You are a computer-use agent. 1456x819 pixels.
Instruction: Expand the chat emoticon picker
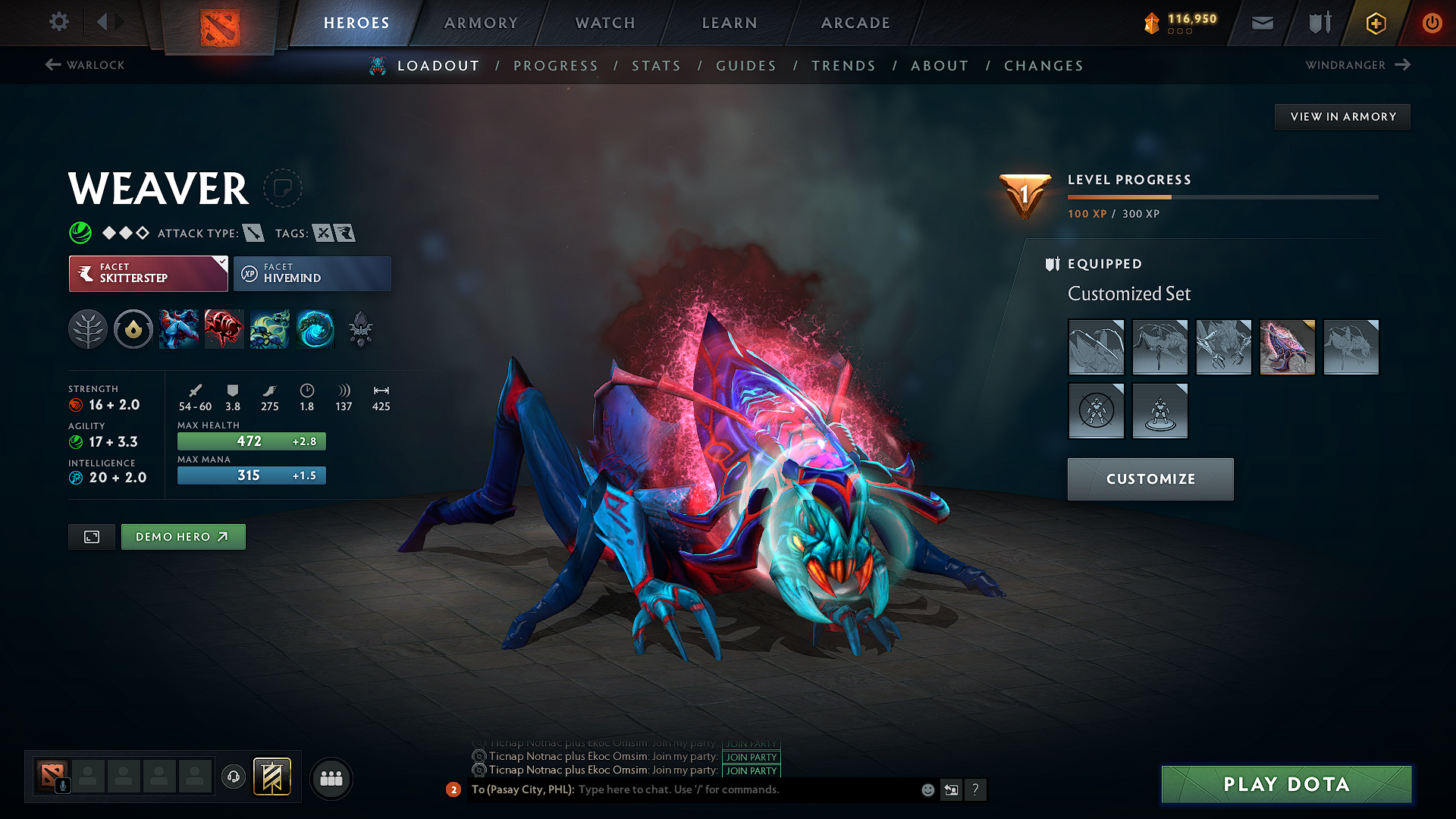click(927, 789)
